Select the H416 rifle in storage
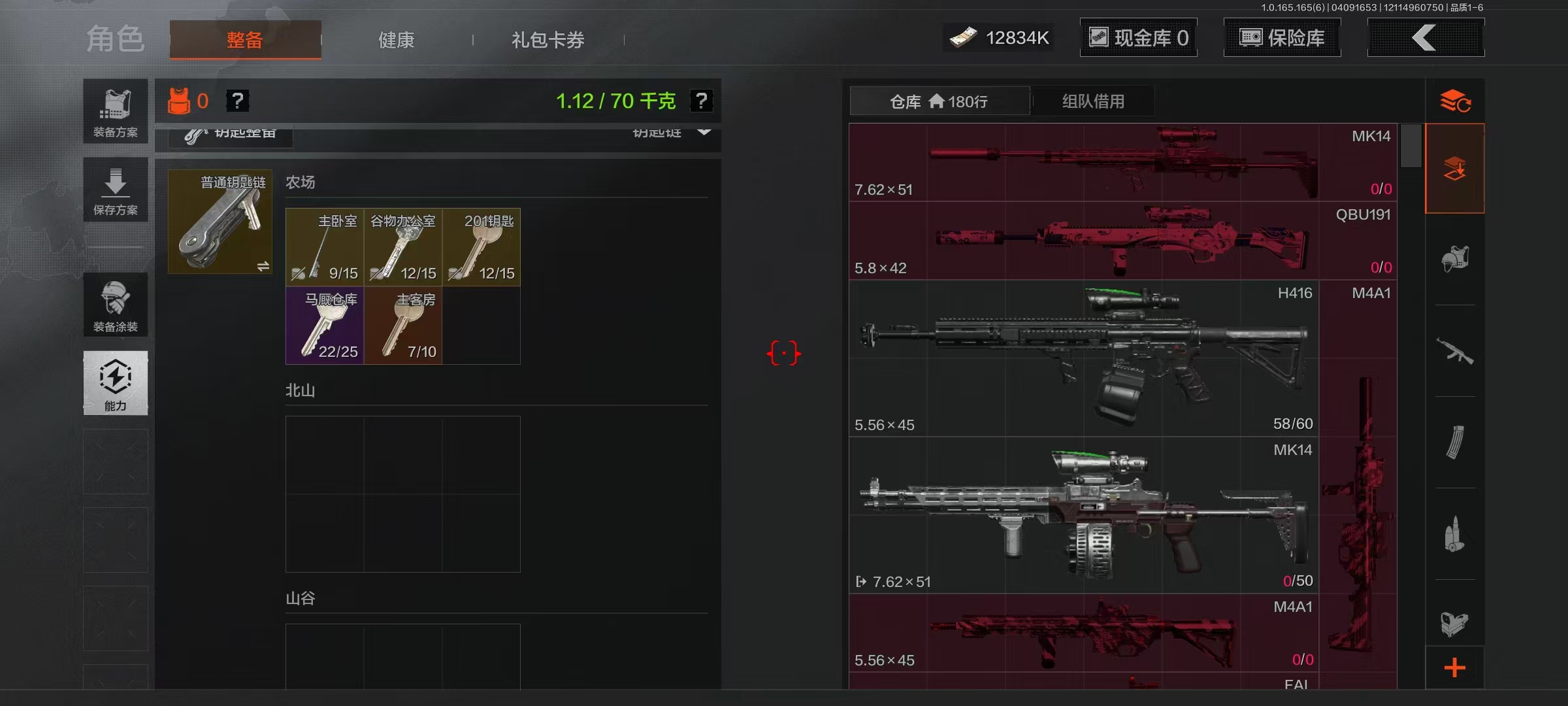The width and height of the screenshot is (1568, 706). [x=1083, y=358]
